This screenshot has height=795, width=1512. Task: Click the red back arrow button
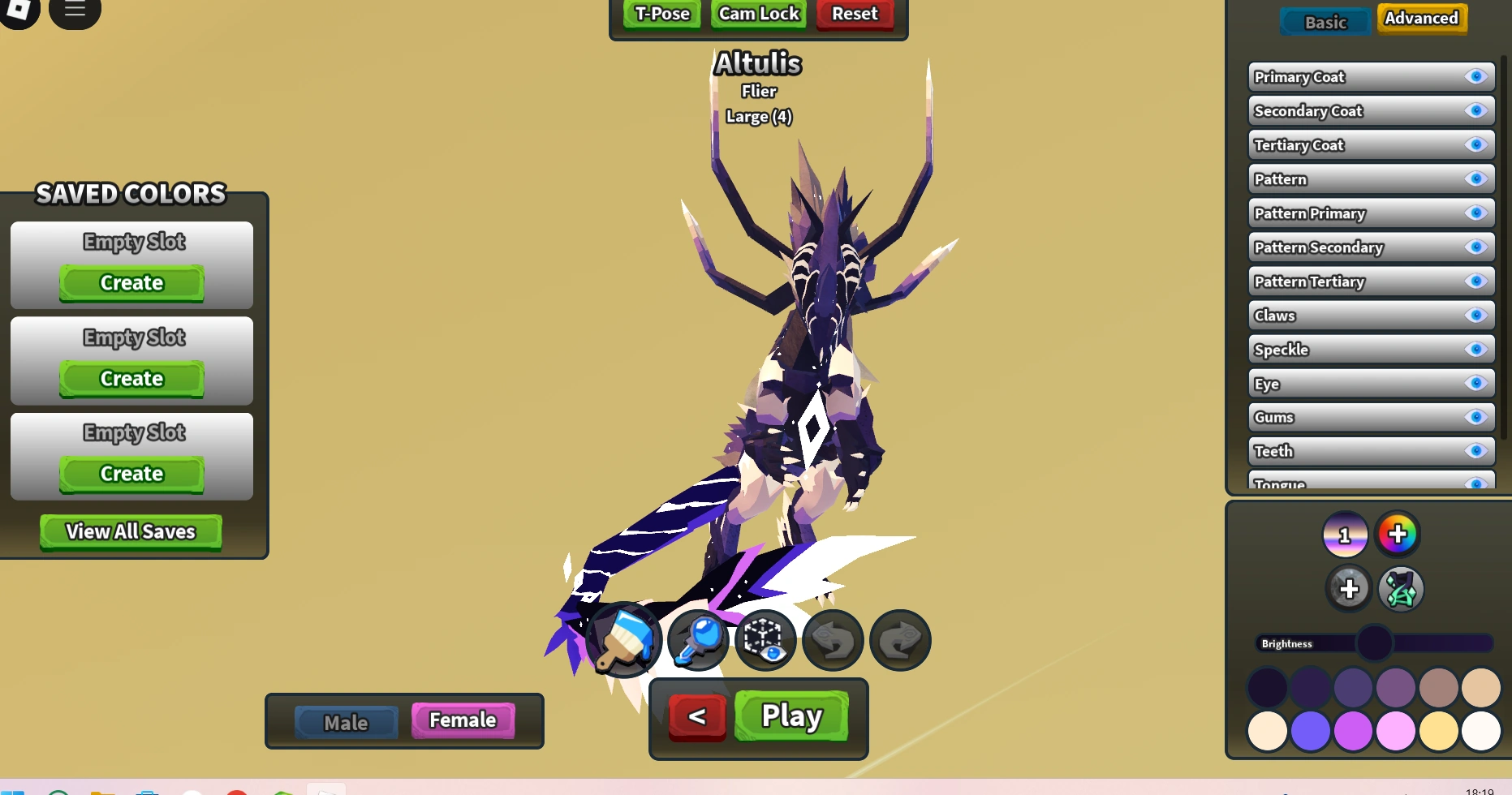click(x=696, y=716)
